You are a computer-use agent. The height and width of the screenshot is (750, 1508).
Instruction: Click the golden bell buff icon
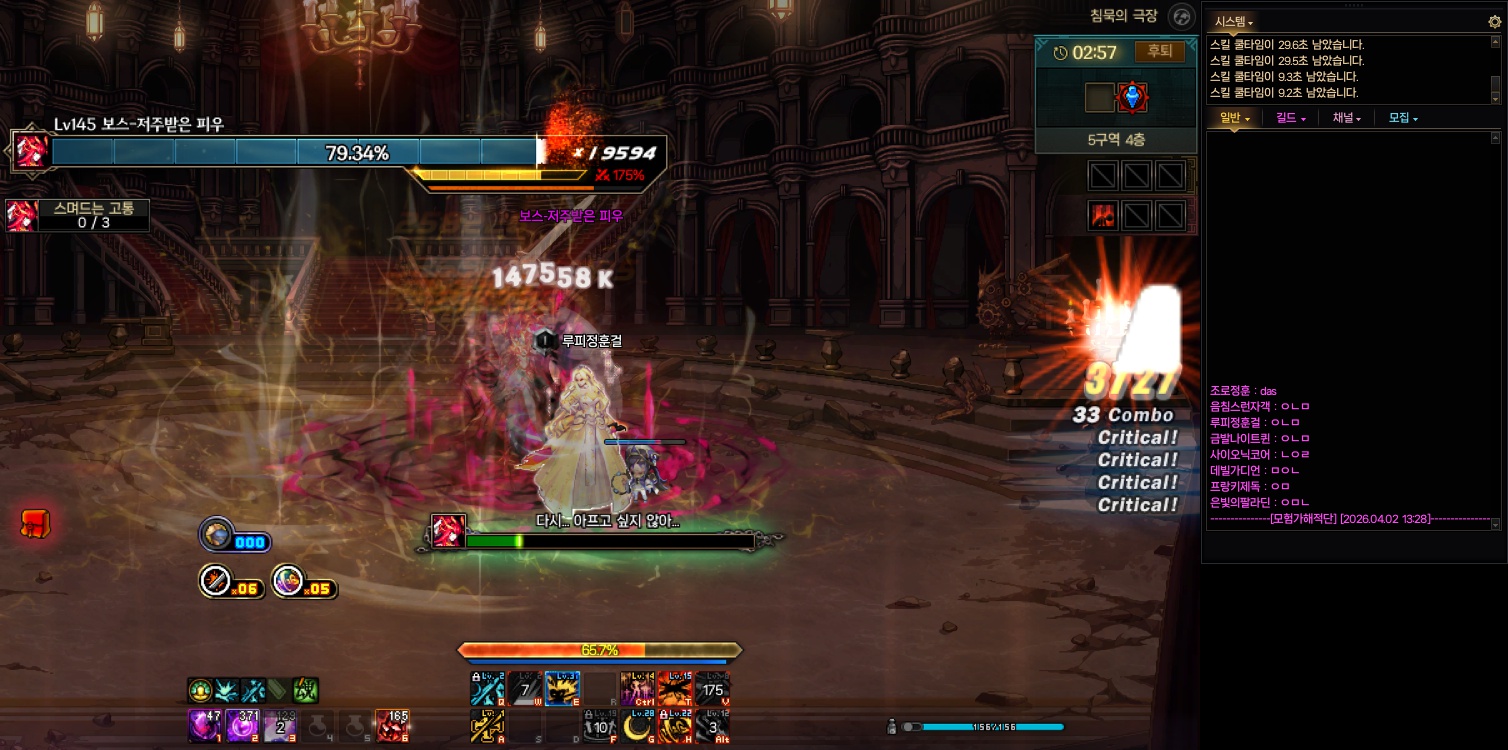pyautogui.click(x=201, y=690)
